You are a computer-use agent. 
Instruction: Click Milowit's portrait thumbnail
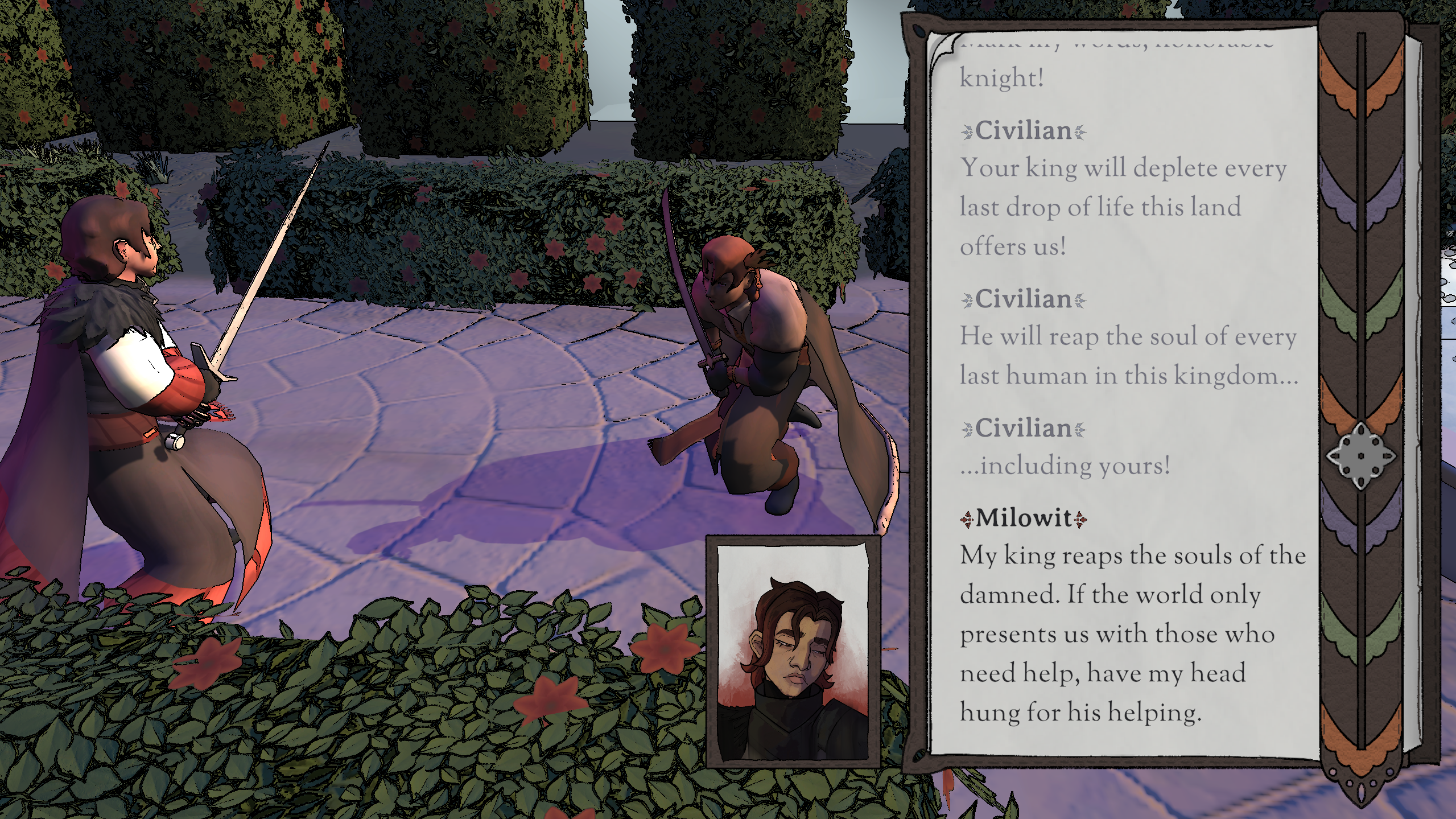tap(793, 651)
